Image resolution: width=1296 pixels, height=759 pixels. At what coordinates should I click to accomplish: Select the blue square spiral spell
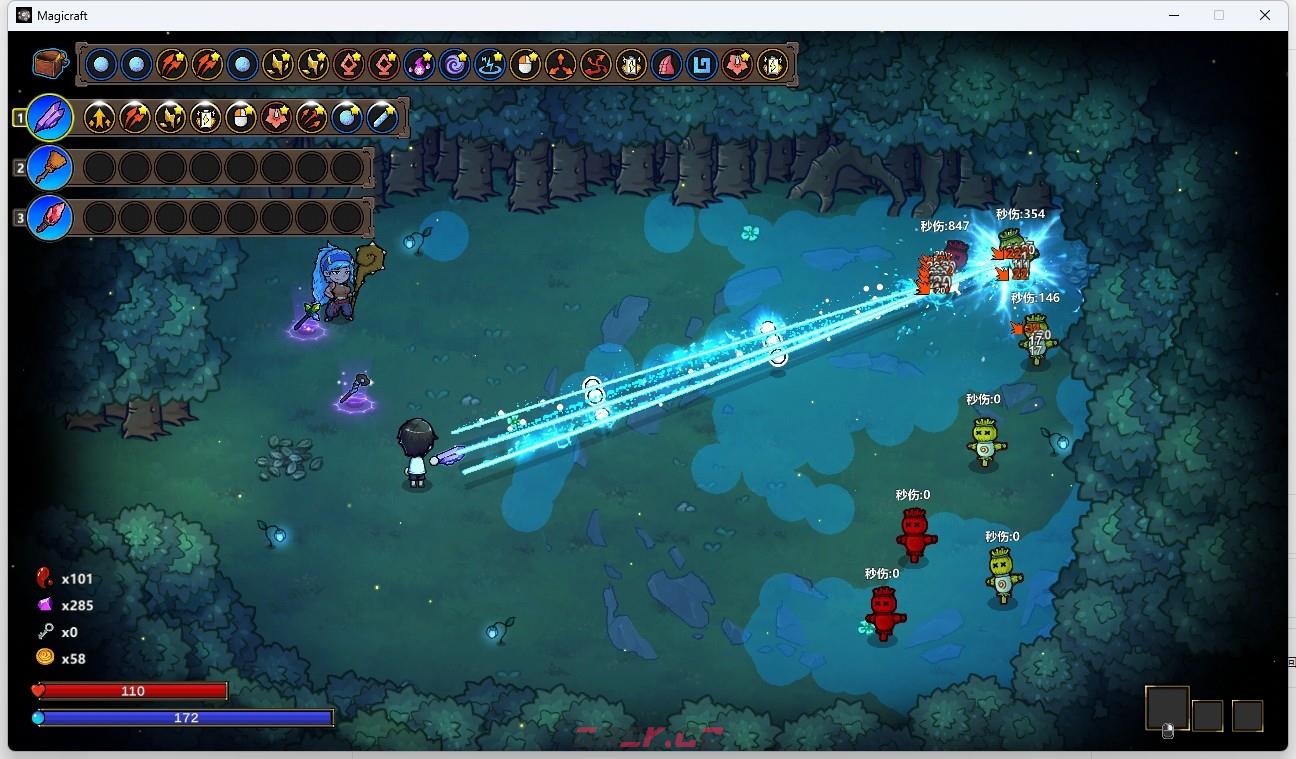point(702,66)
